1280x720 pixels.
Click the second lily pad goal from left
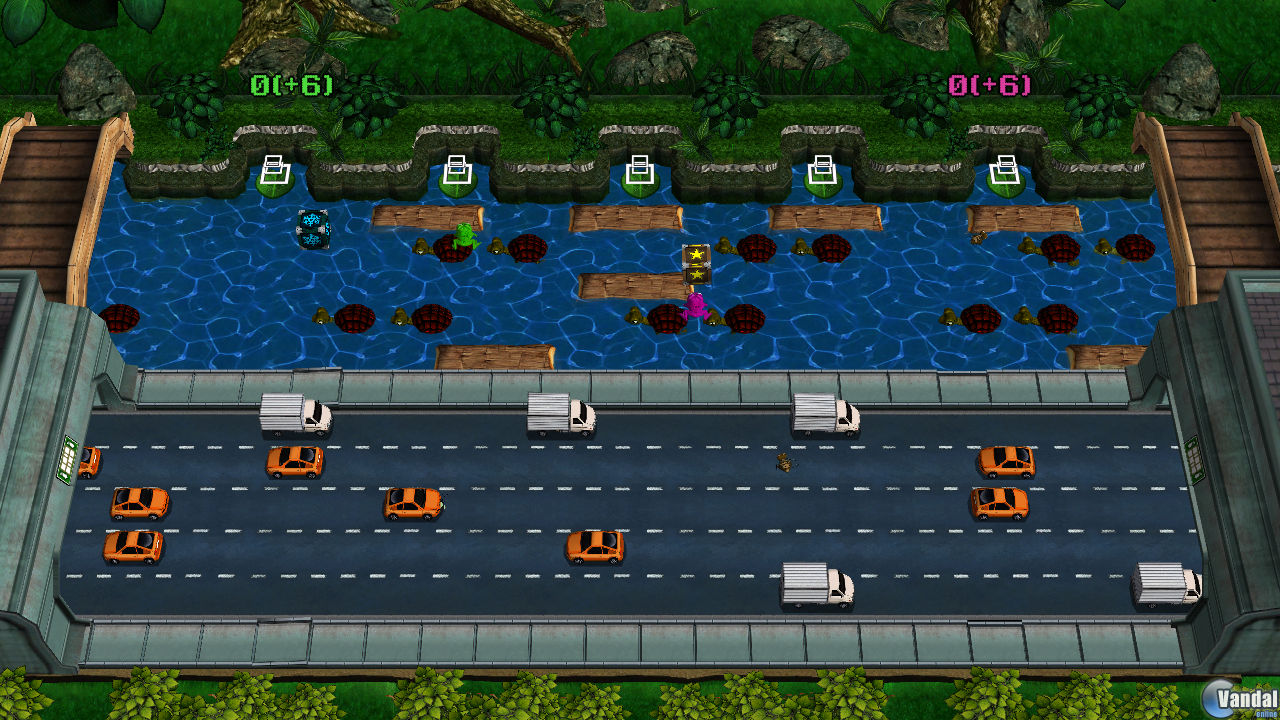(455, 170)
